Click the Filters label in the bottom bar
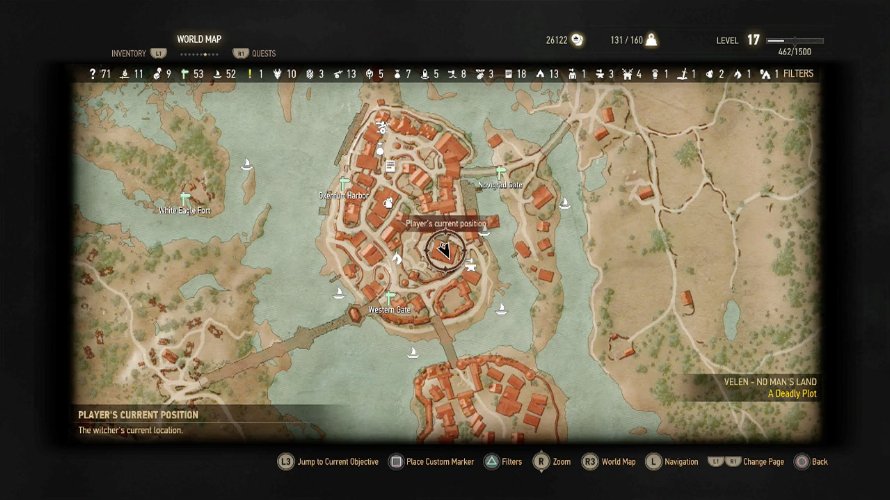 (x=511, y=462)
